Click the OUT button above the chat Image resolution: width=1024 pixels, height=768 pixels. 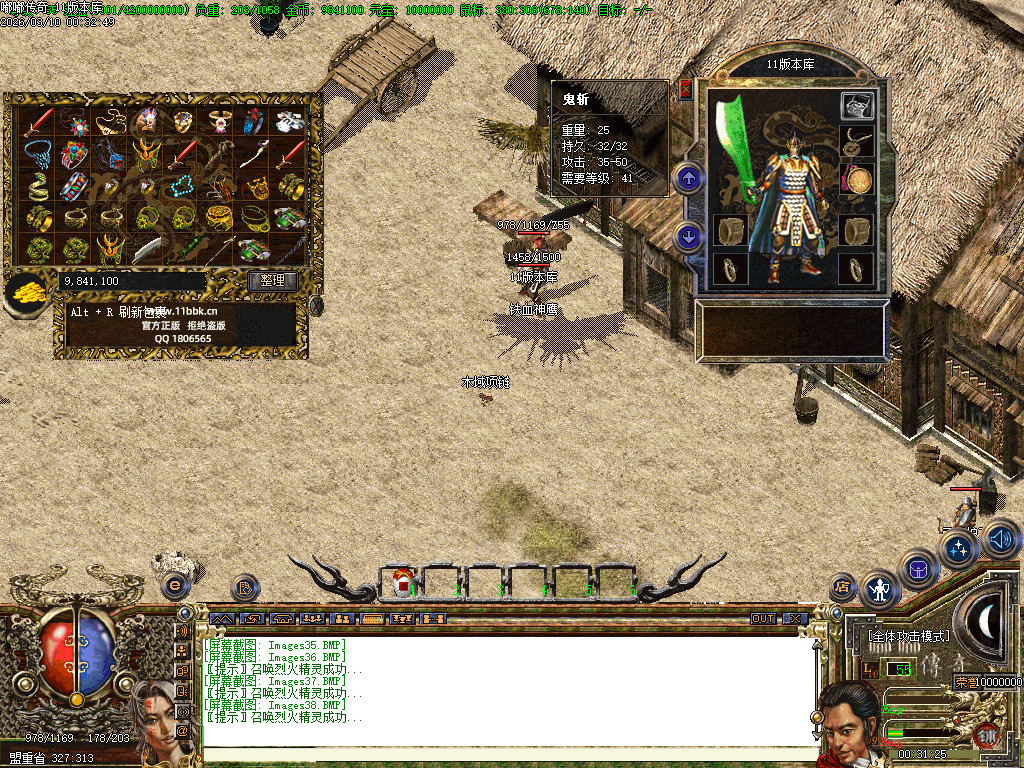(763, 619)
